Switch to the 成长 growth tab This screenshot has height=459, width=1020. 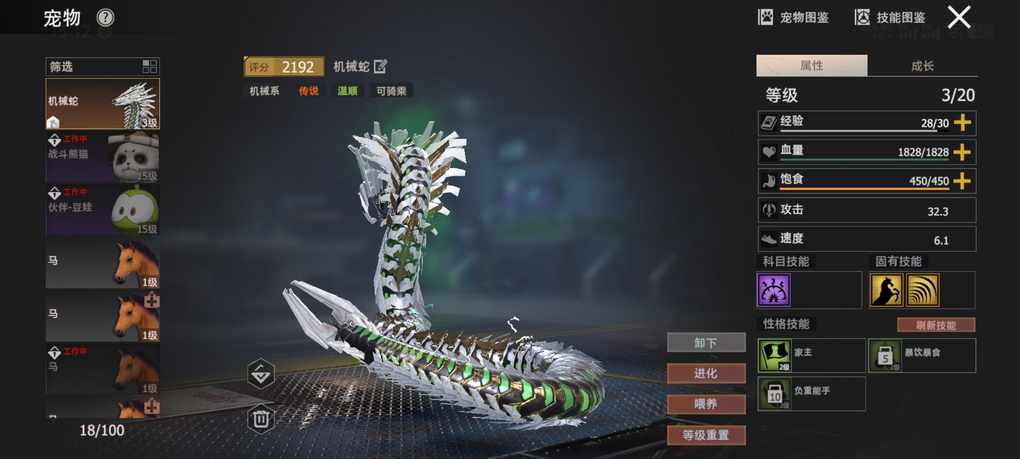[922, 66]
